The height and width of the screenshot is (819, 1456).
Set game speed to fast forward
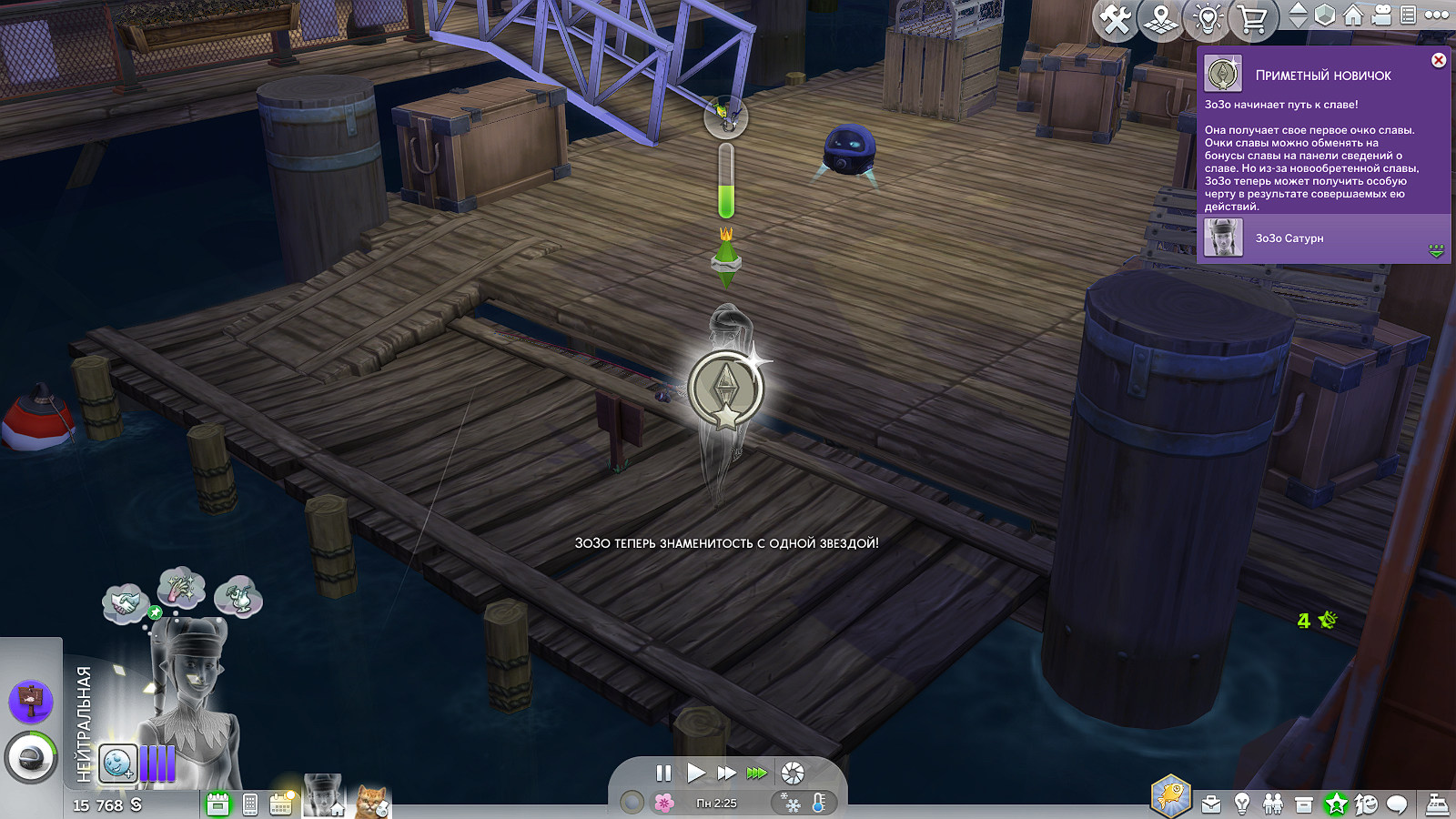coord(726,773)
